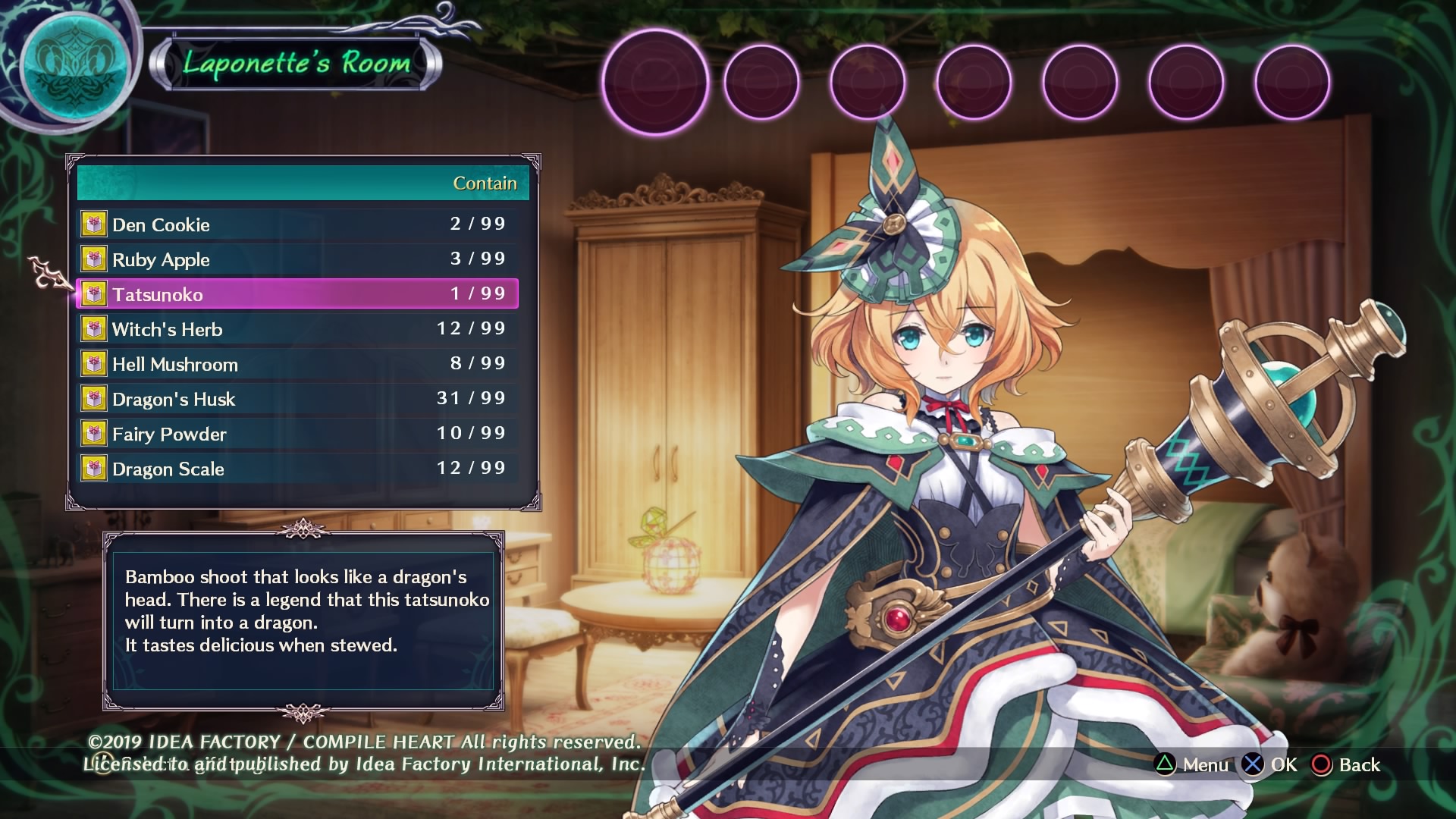Pick the highlighted Tatsunoko row
This screenshot has width=1456, height=819.
299,294
